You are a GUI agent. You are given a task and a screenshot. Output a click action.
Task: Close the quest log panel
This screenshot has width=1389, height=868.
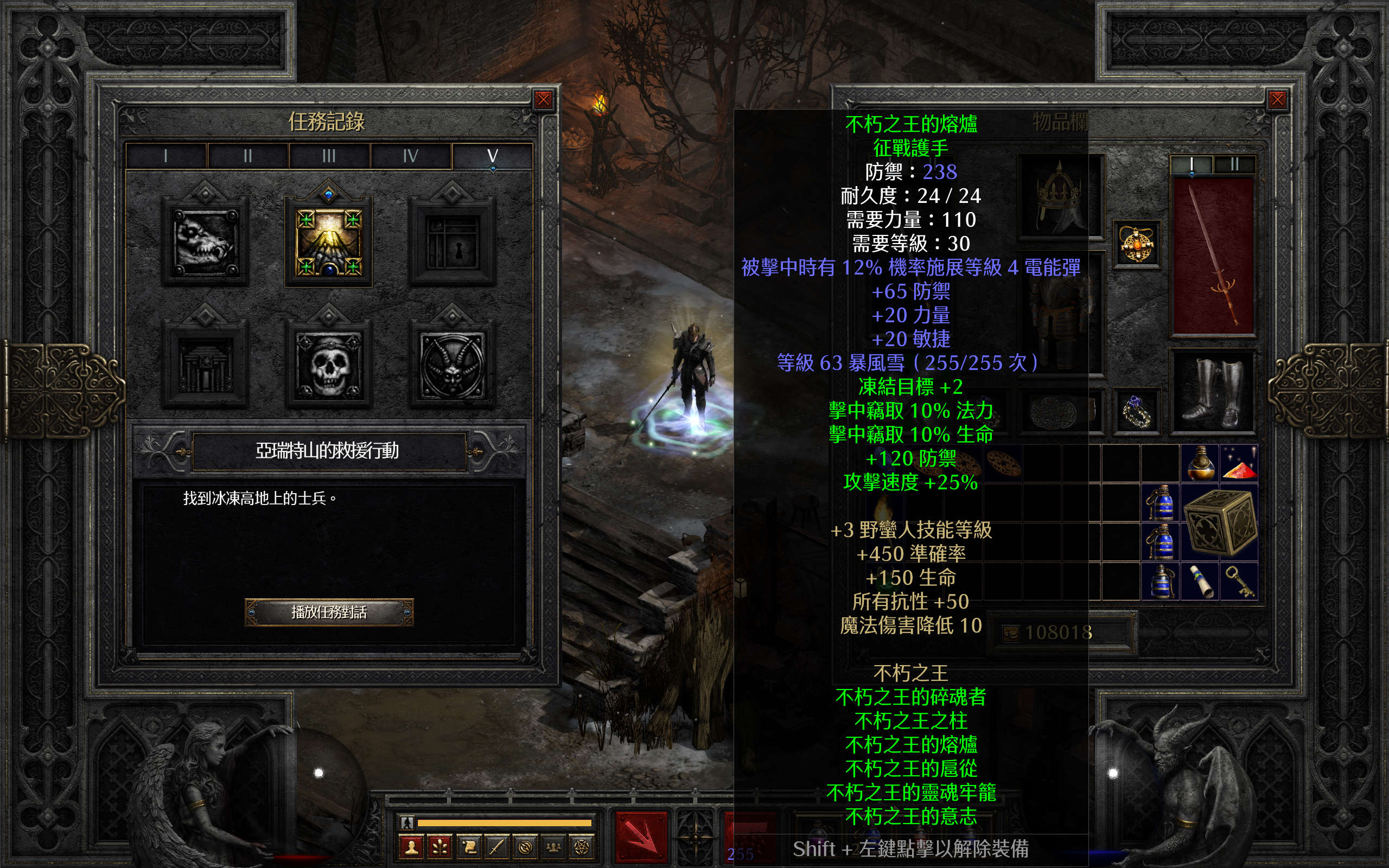[x=543, y=100]
